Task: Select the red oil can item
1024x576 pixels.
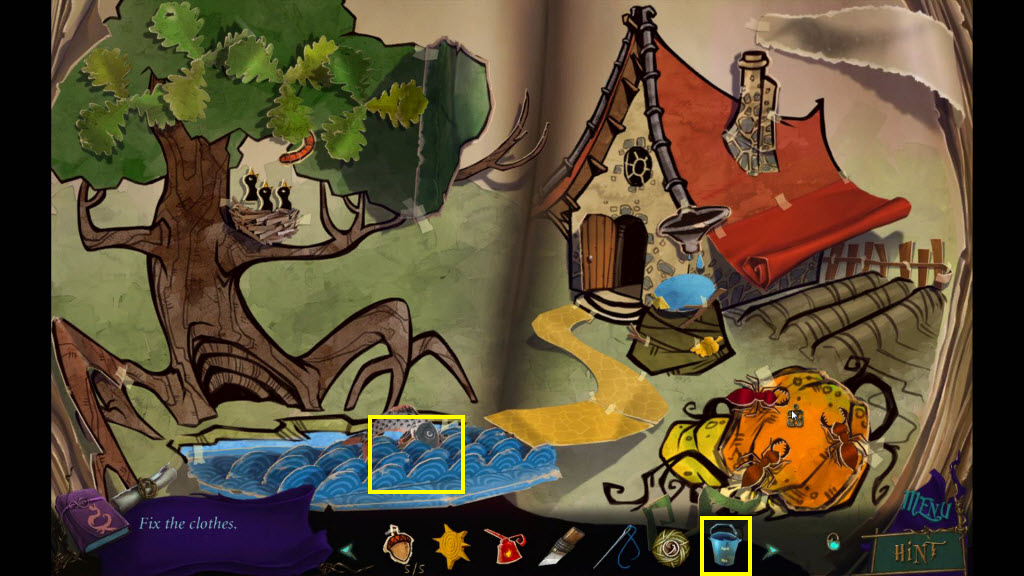Action: pos(503,547)
